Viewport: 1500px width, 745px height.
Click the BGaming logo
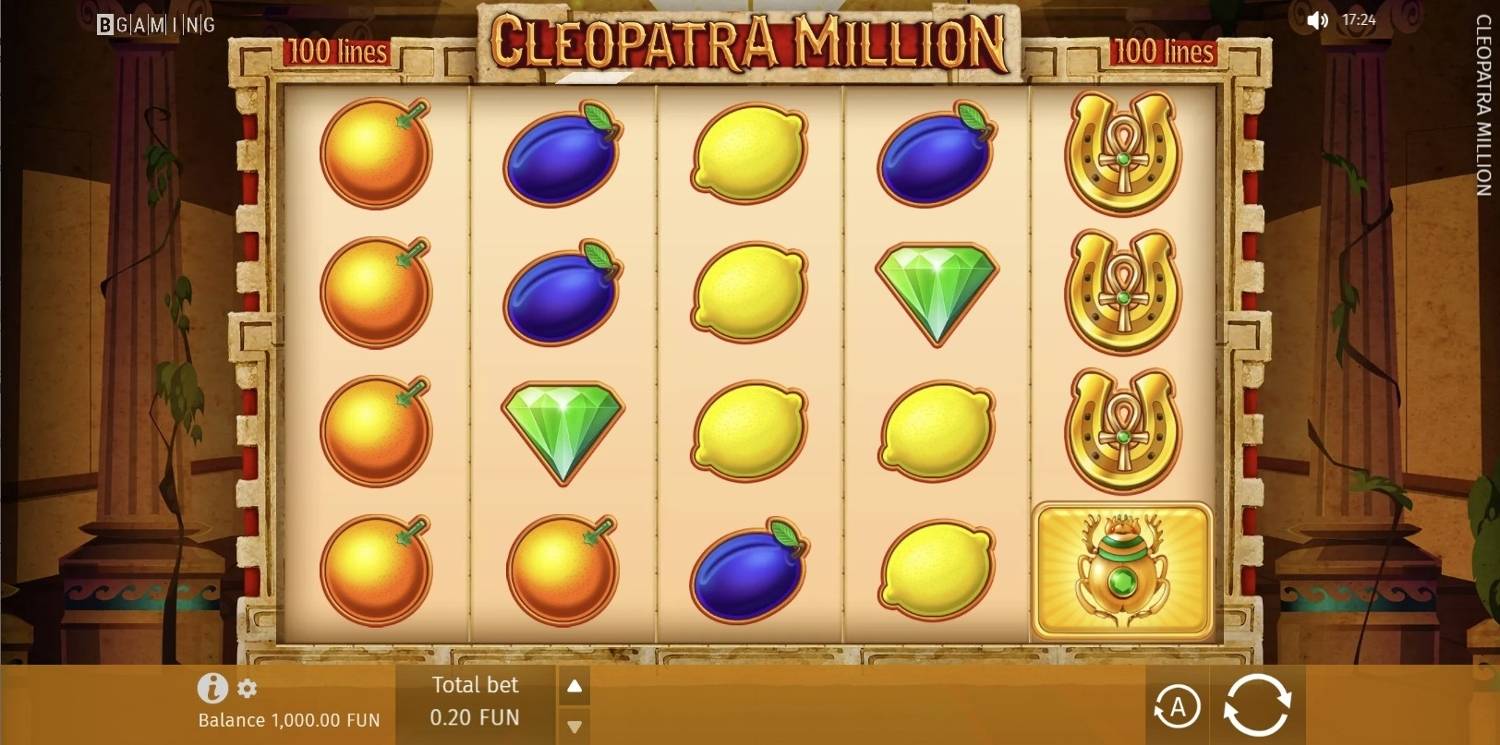pos(155,24)
